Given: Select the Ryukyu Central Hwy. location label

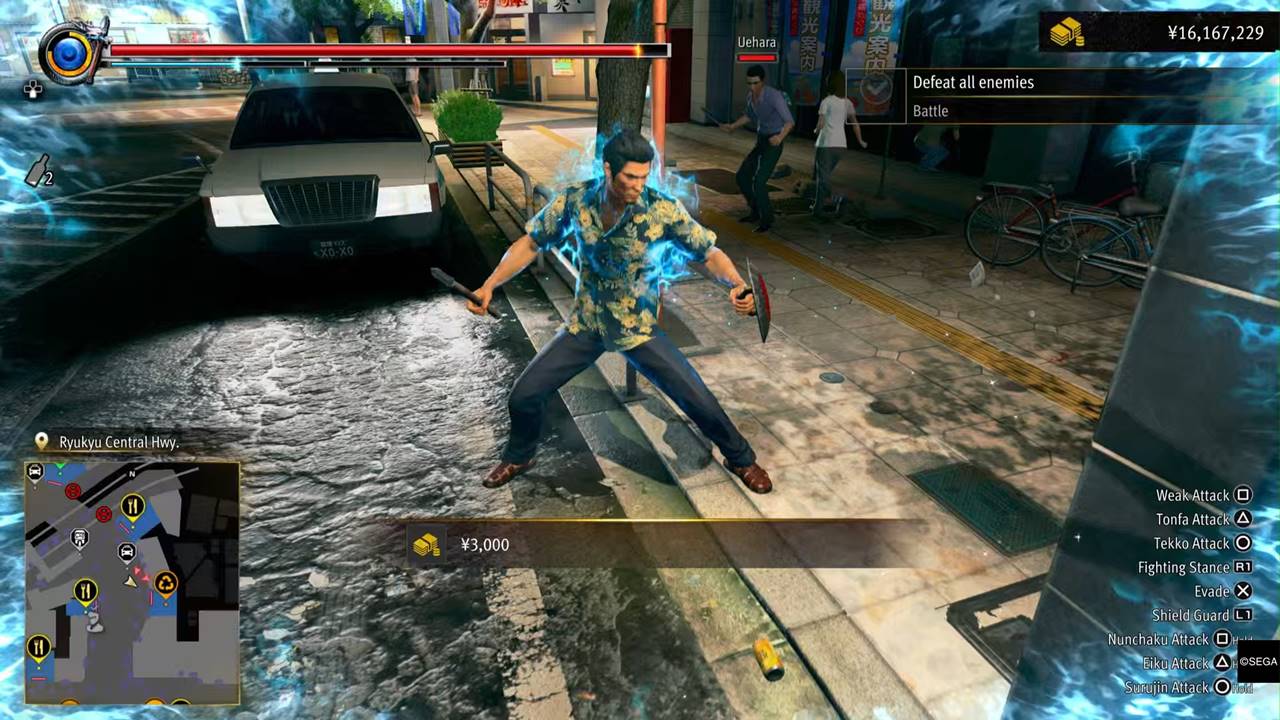Looking at the screenshot, I should [x=118, y=442].
